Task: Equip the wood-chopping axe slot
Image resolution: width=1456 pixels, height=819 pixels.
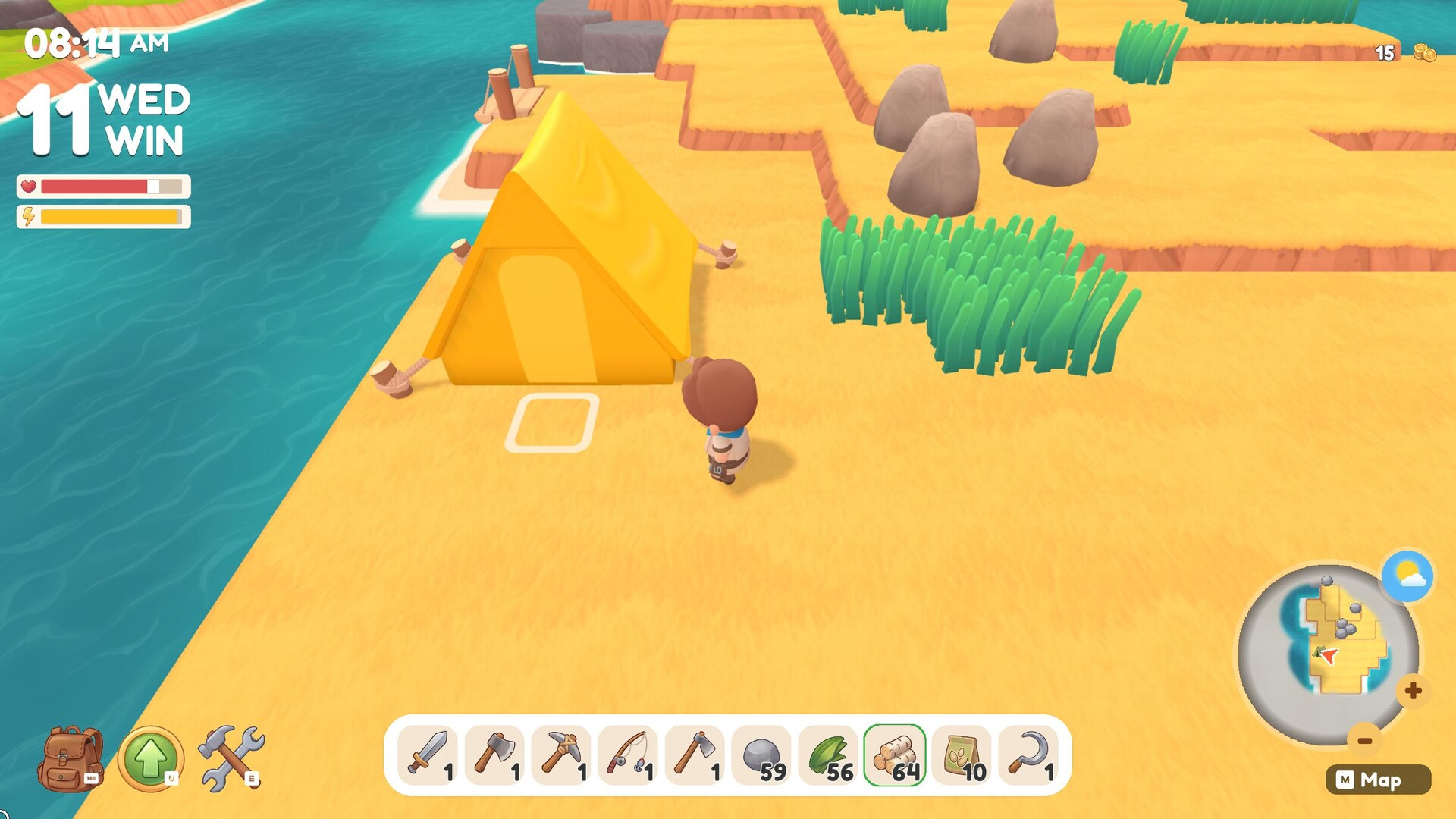Action: 494,755
